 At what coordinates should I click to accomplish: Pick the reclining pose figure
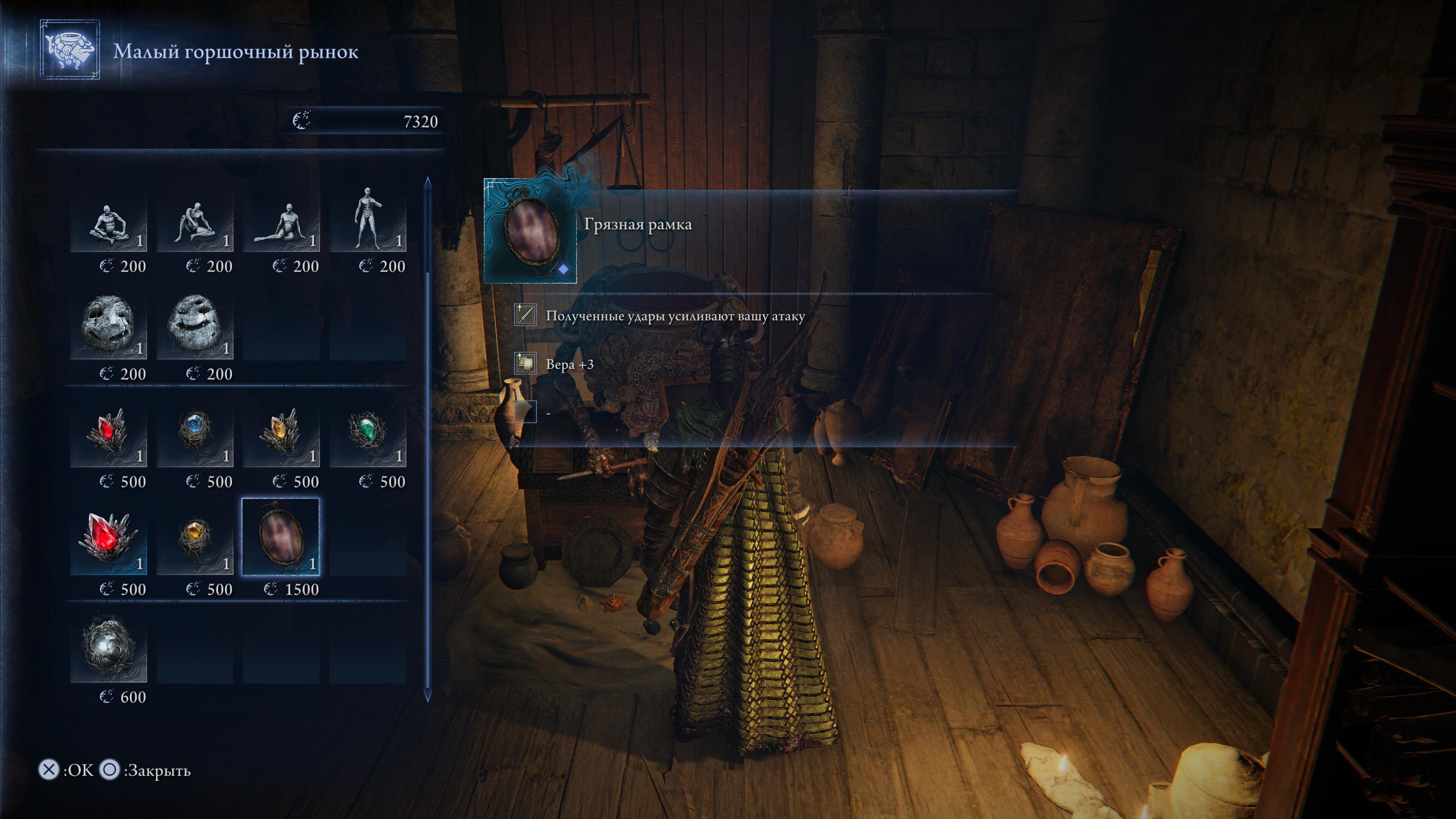[281, 219]
